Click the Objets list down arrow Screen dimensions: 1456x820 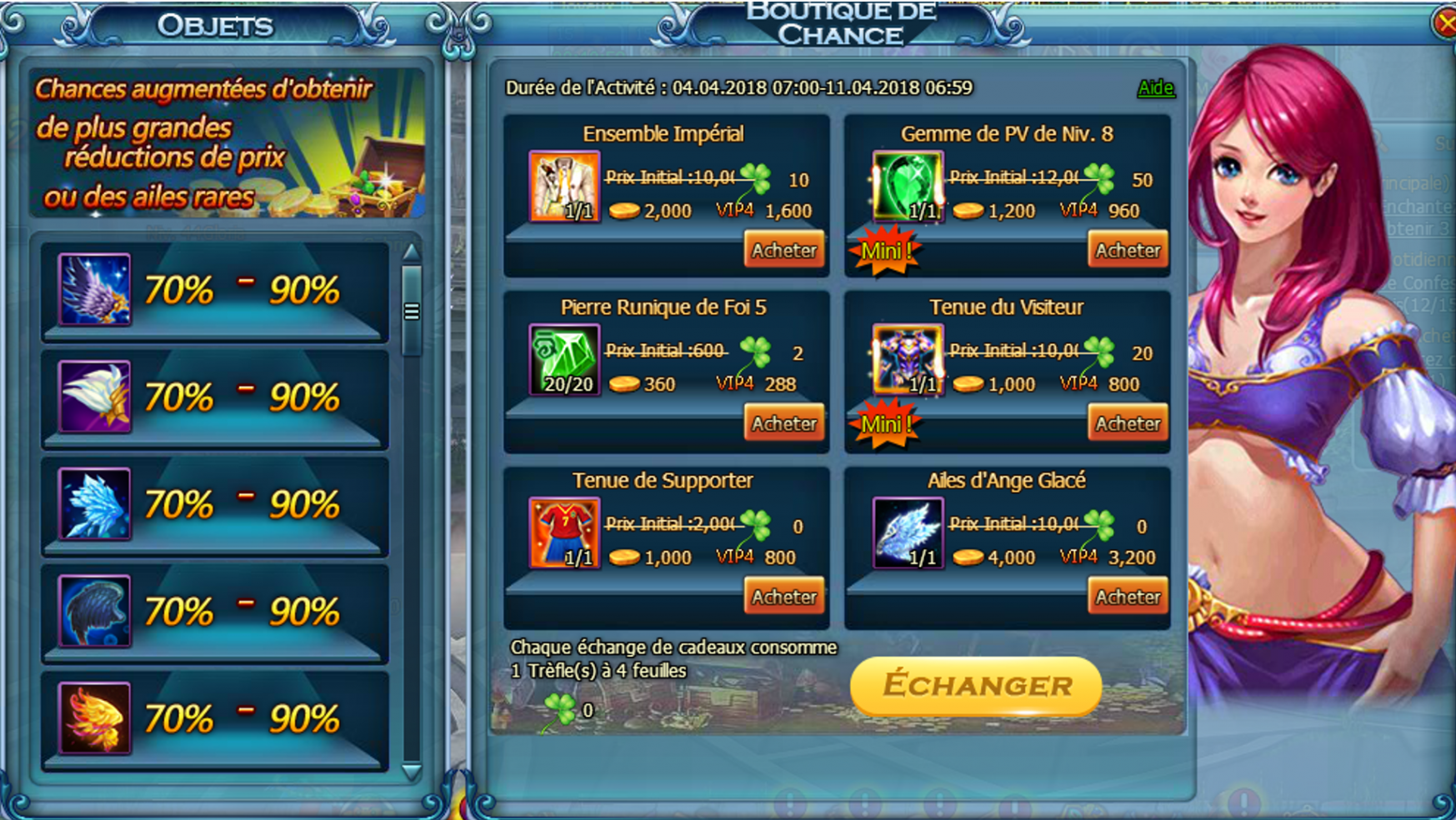(x=411, y=772)
